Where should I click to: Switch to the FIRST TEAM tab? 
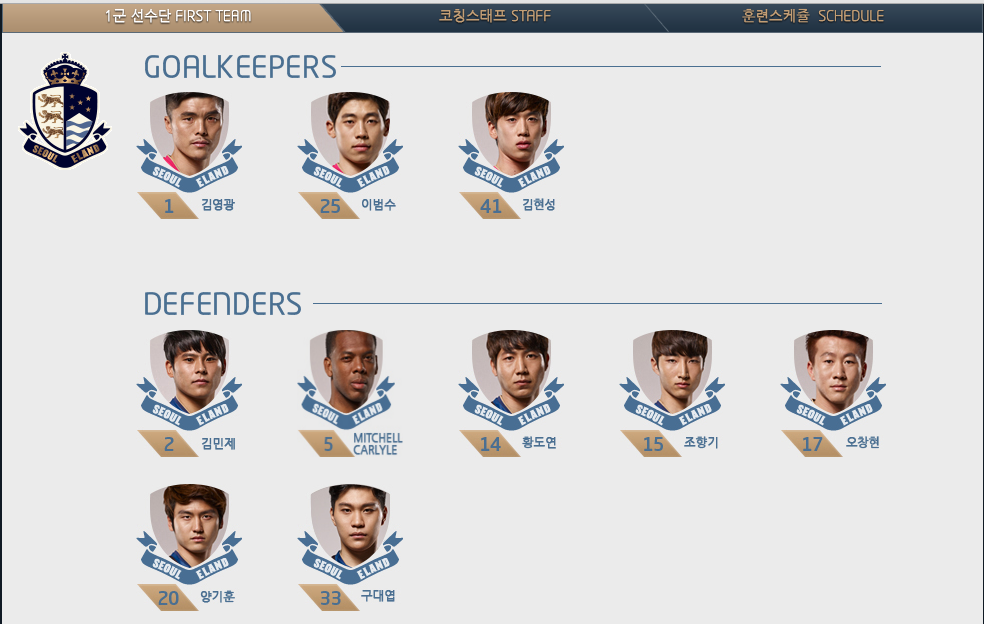pos(178,16)
